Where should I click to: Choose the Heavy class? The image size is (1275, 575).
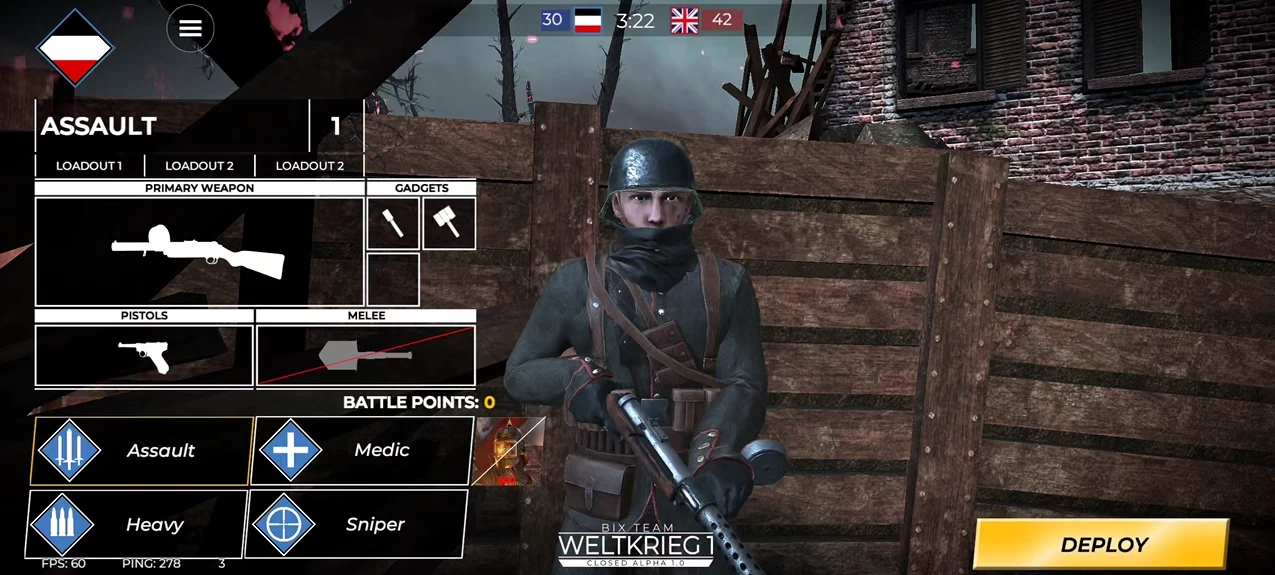(x=137, y=524)
